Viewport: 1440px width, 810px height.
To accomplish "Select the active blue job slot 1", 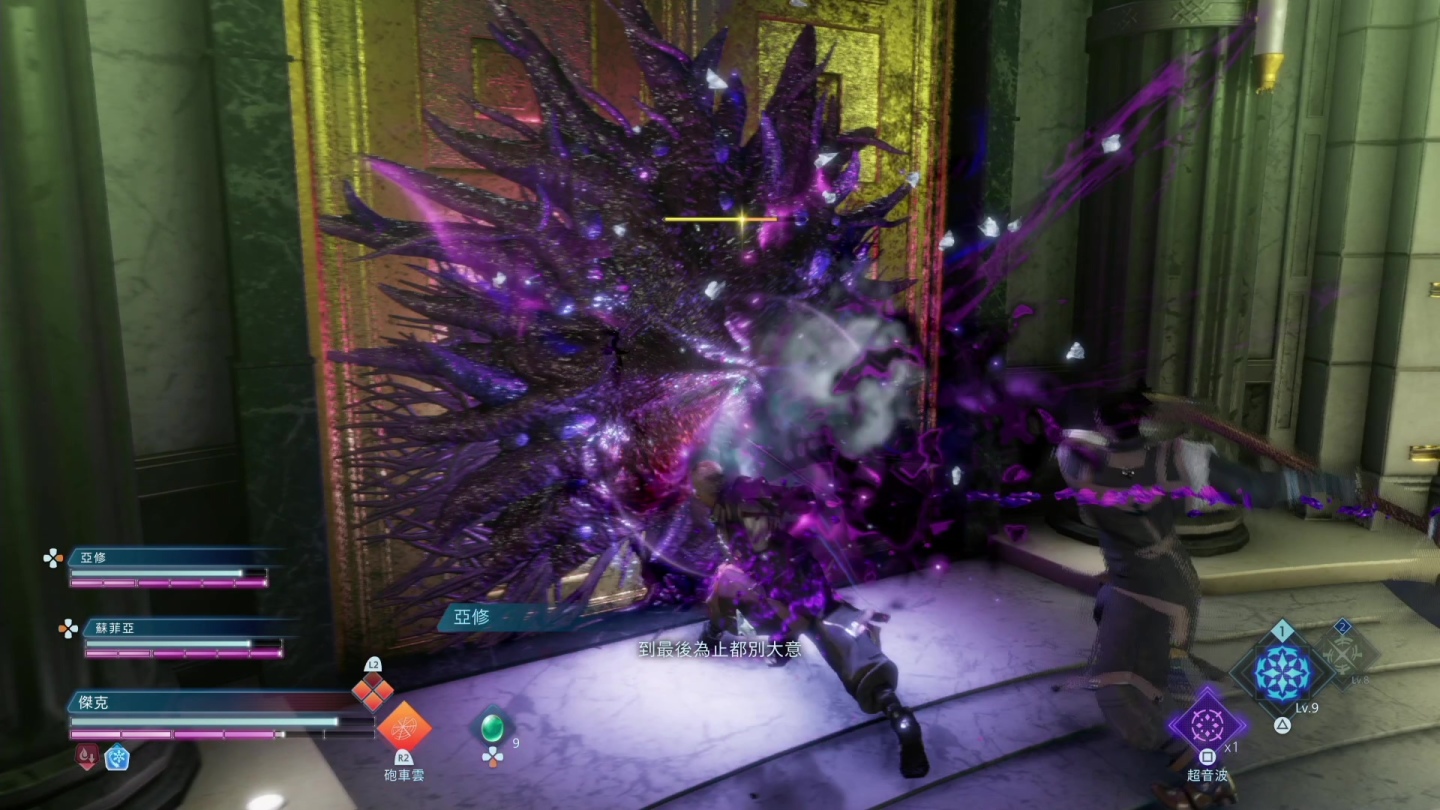I will [x=1282, y=671].
